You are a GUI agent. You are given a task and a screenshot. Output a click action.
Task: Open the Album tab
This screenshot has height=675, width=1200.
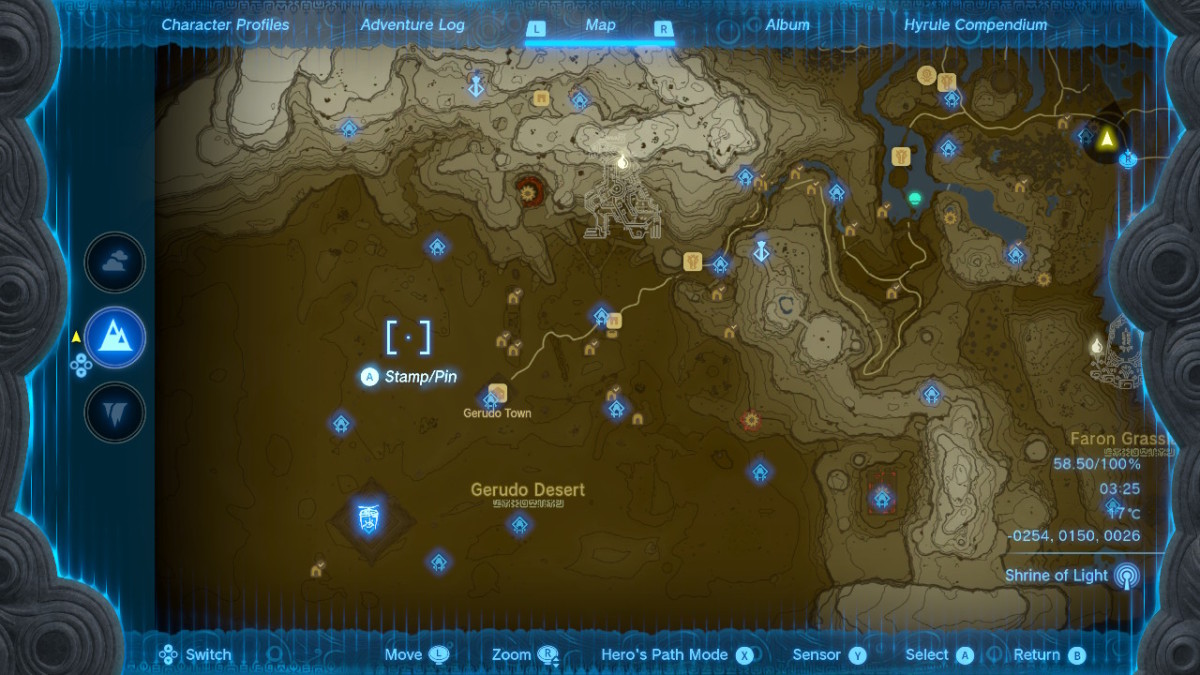787,25
